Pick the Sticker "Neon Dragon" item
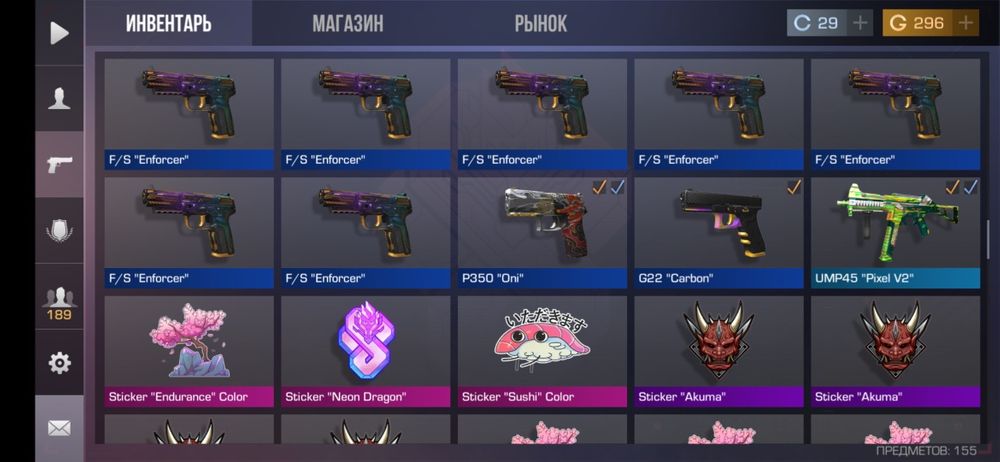 [366, 350]
